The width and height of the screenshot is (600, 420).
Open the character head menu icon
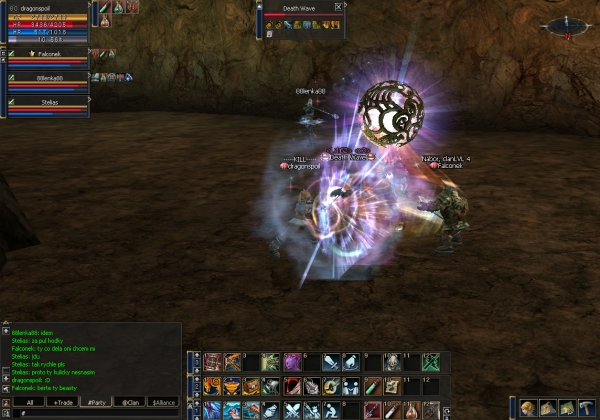point(527,407)
